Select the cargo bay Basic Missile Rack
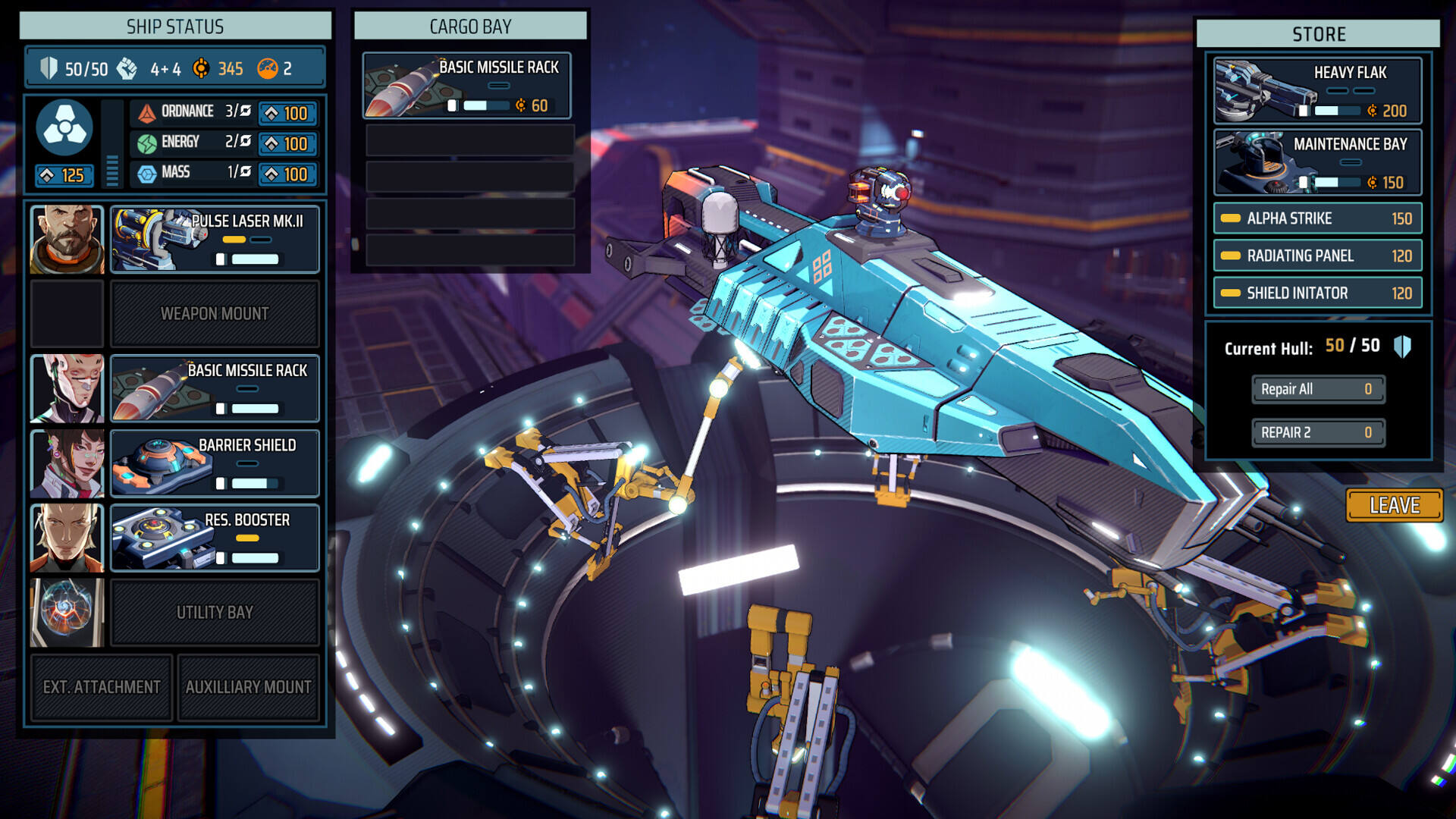The height and width of the screenshot is (819, 1456). 466,86
